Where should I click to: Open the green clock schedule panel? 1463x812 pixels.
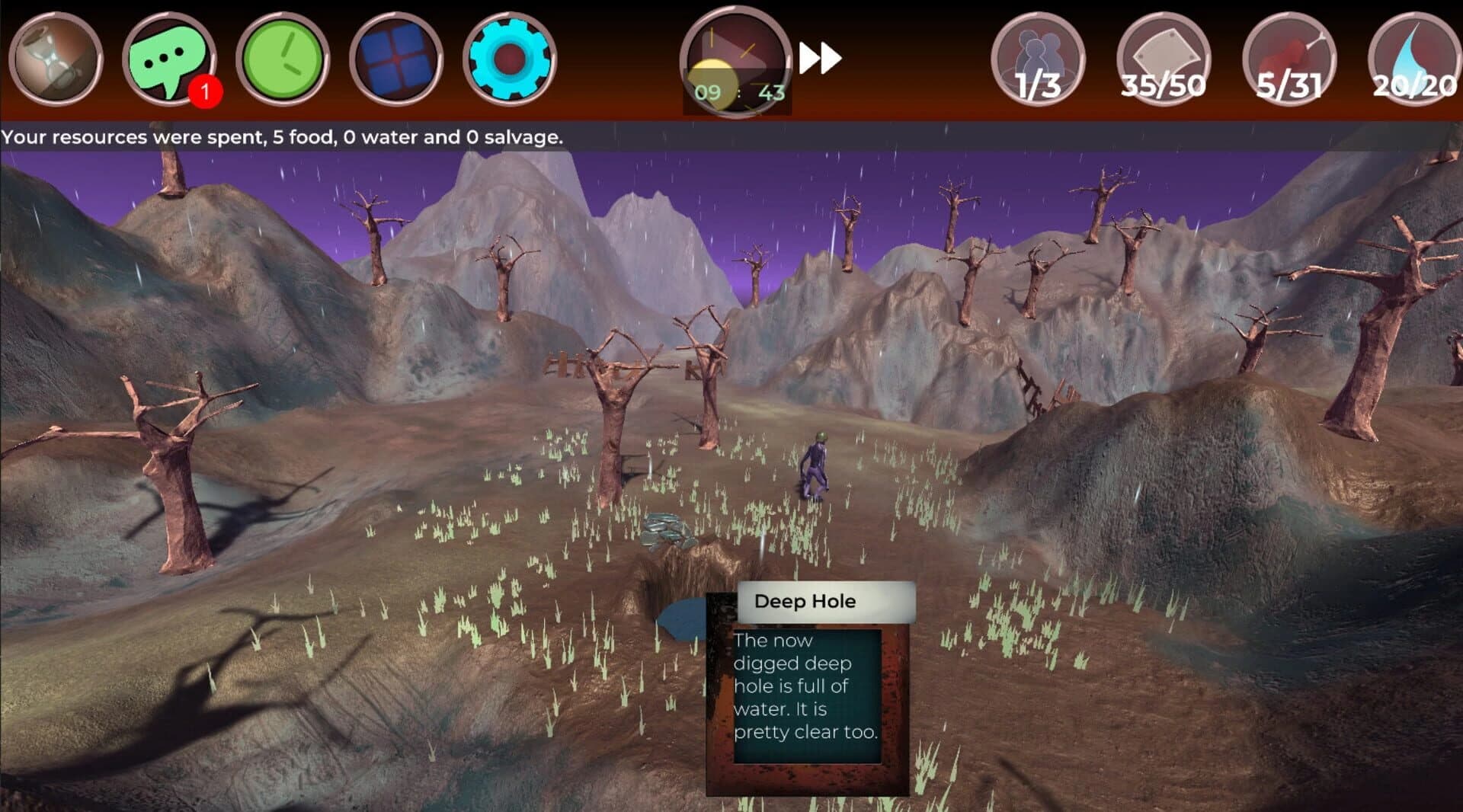(283, 59)
